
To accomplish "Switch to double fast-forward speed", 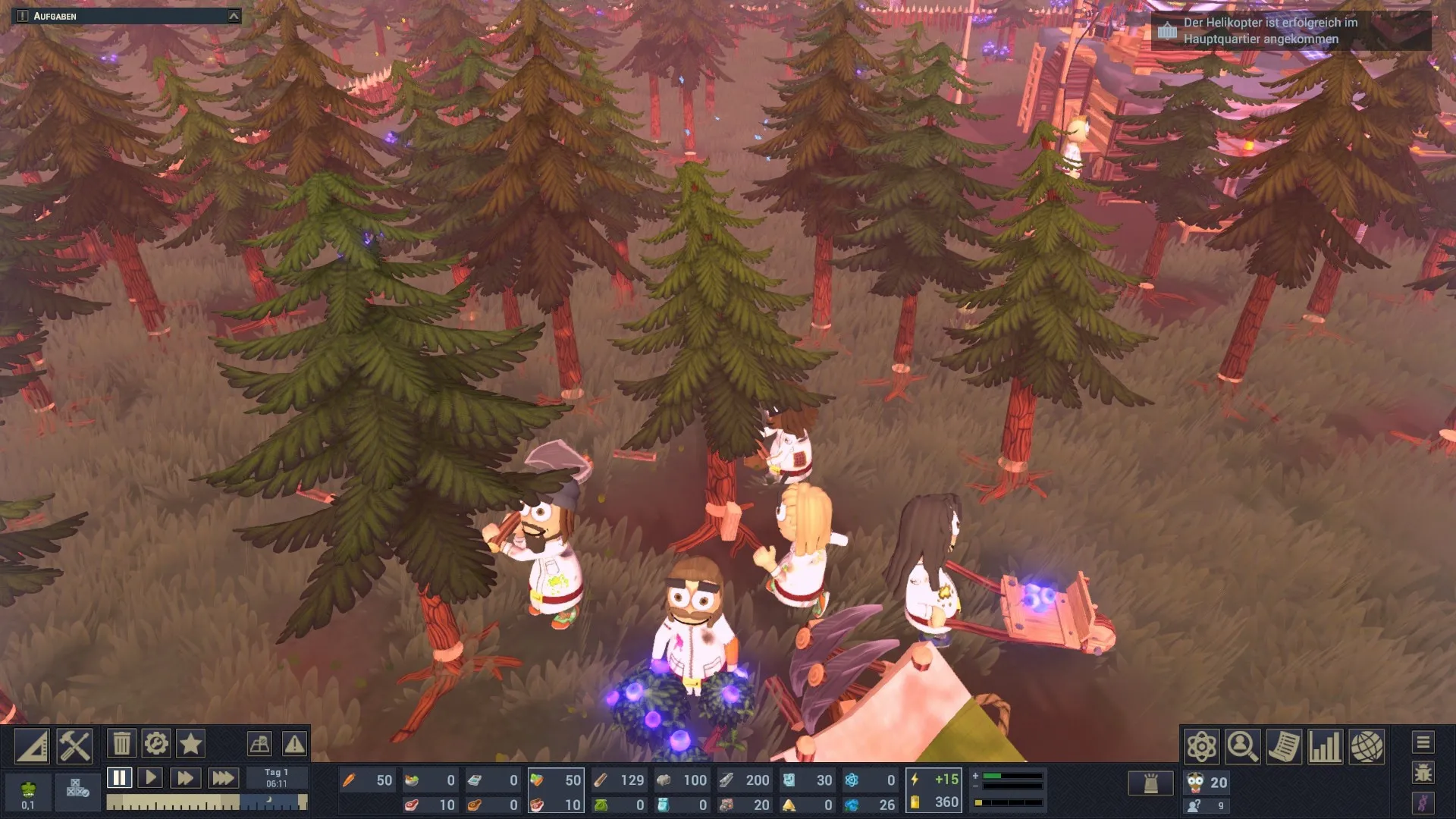I will coord(184,777).
